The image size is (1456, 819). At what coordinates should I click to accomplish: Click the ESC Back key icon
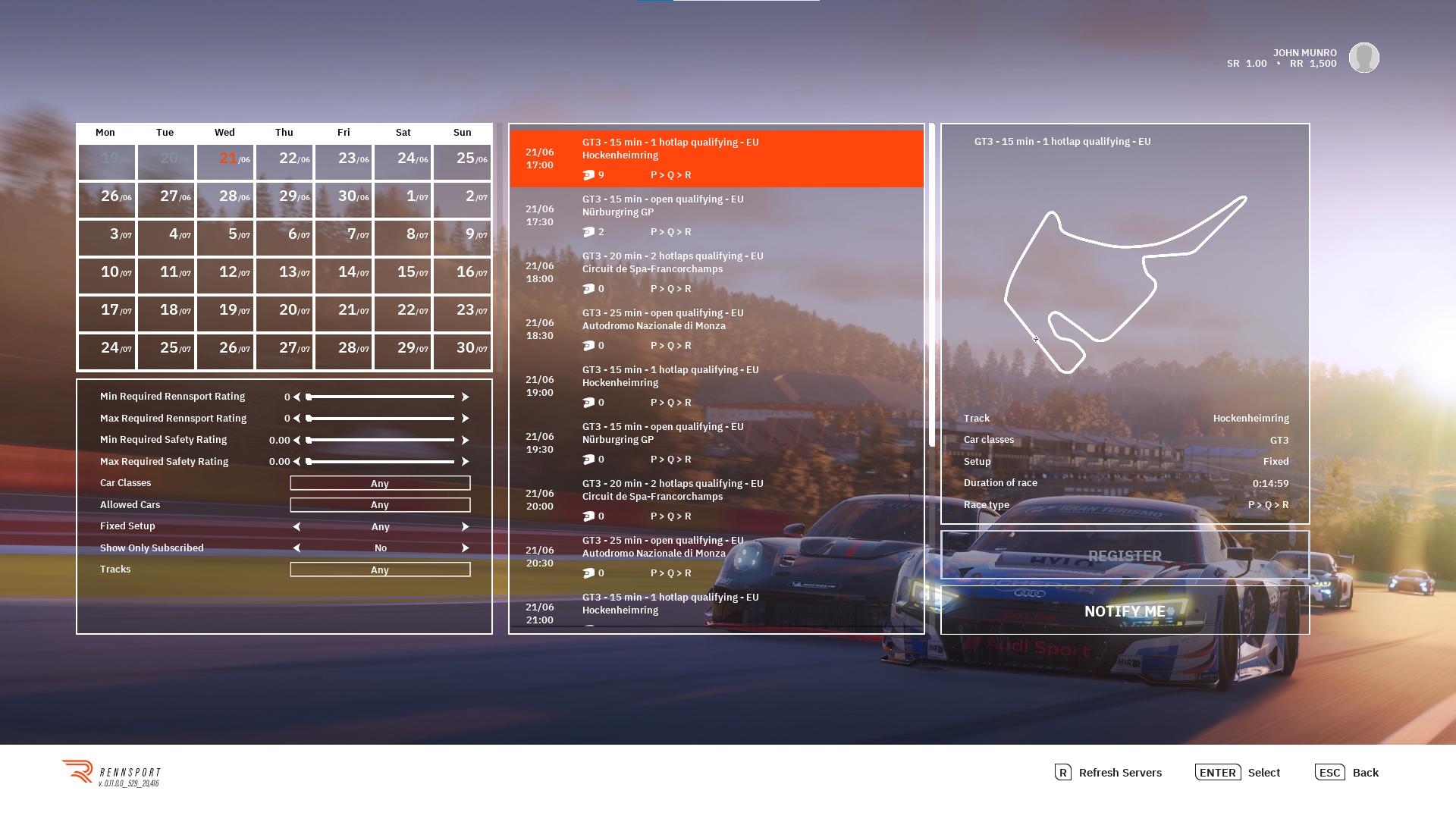coord(1331,773)
